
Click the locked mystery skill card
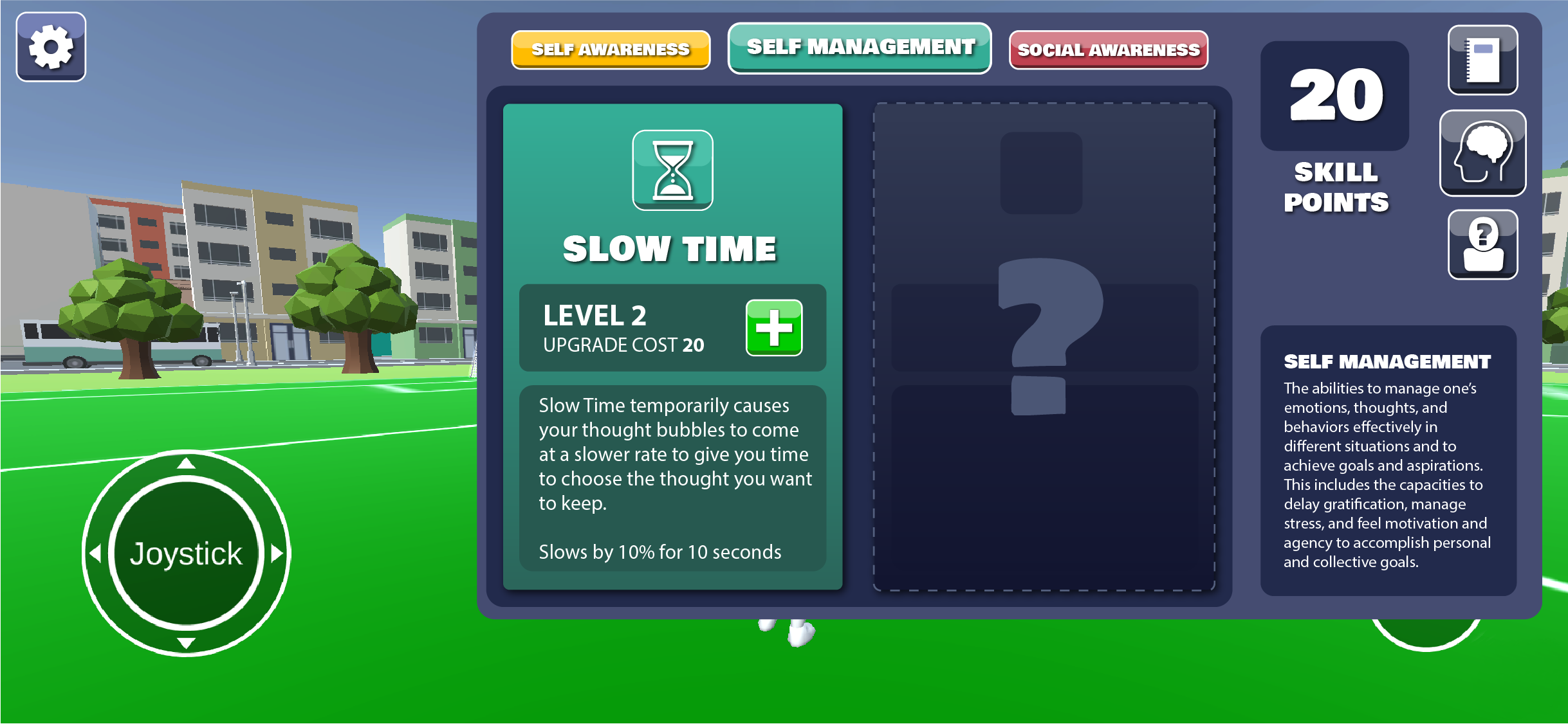pyautogui.click(x=1043, y=346)
